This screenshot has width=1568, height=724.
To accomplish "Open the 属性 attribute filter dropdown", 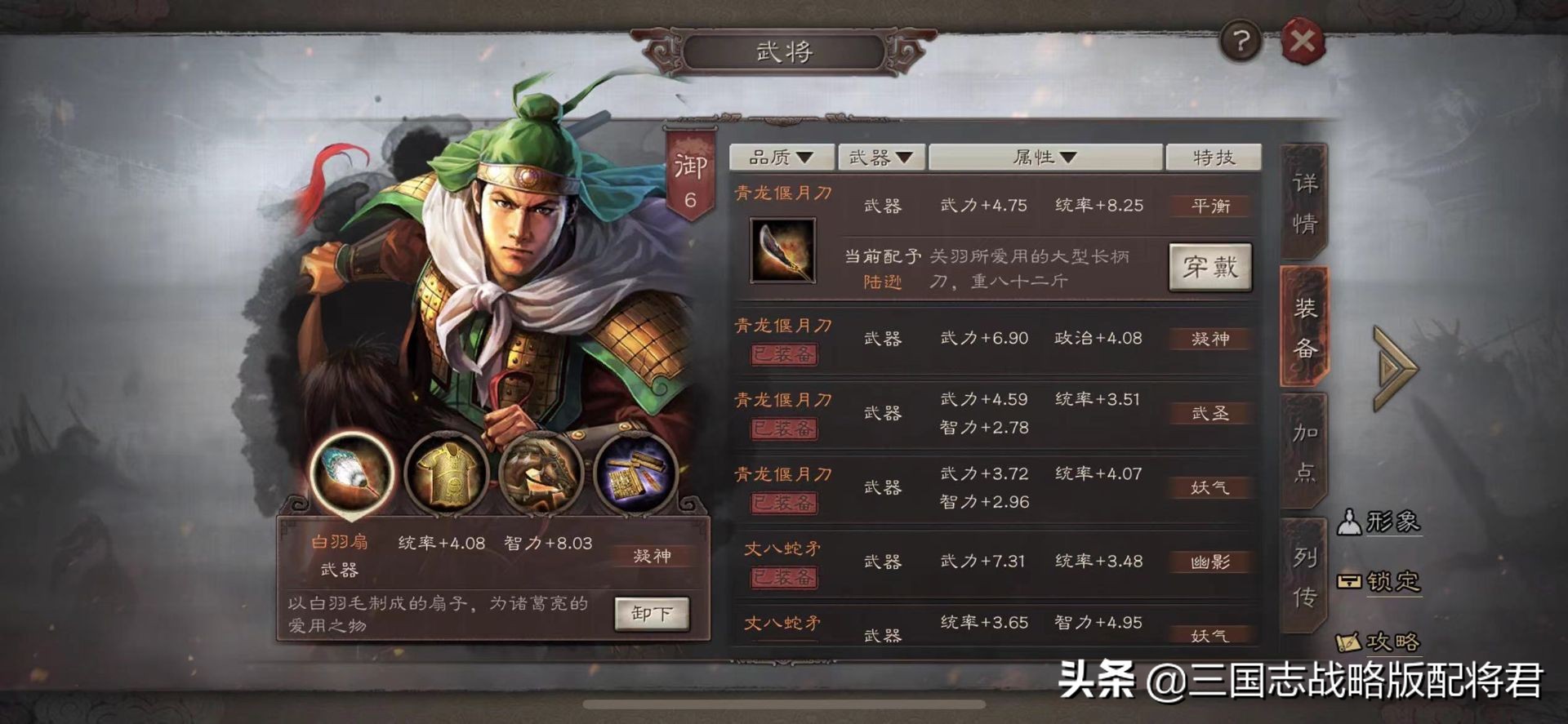I will pyautogui.click(x=1045, y=156).
